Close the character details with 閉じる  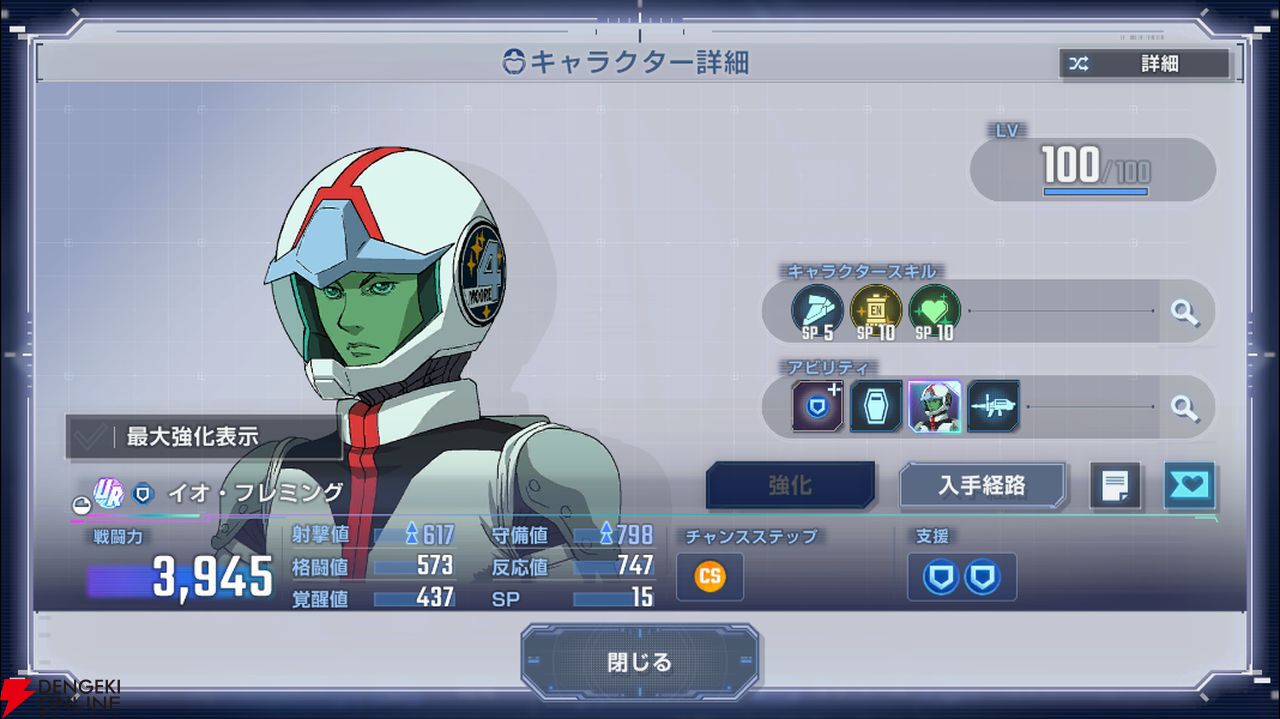(640, 662)
